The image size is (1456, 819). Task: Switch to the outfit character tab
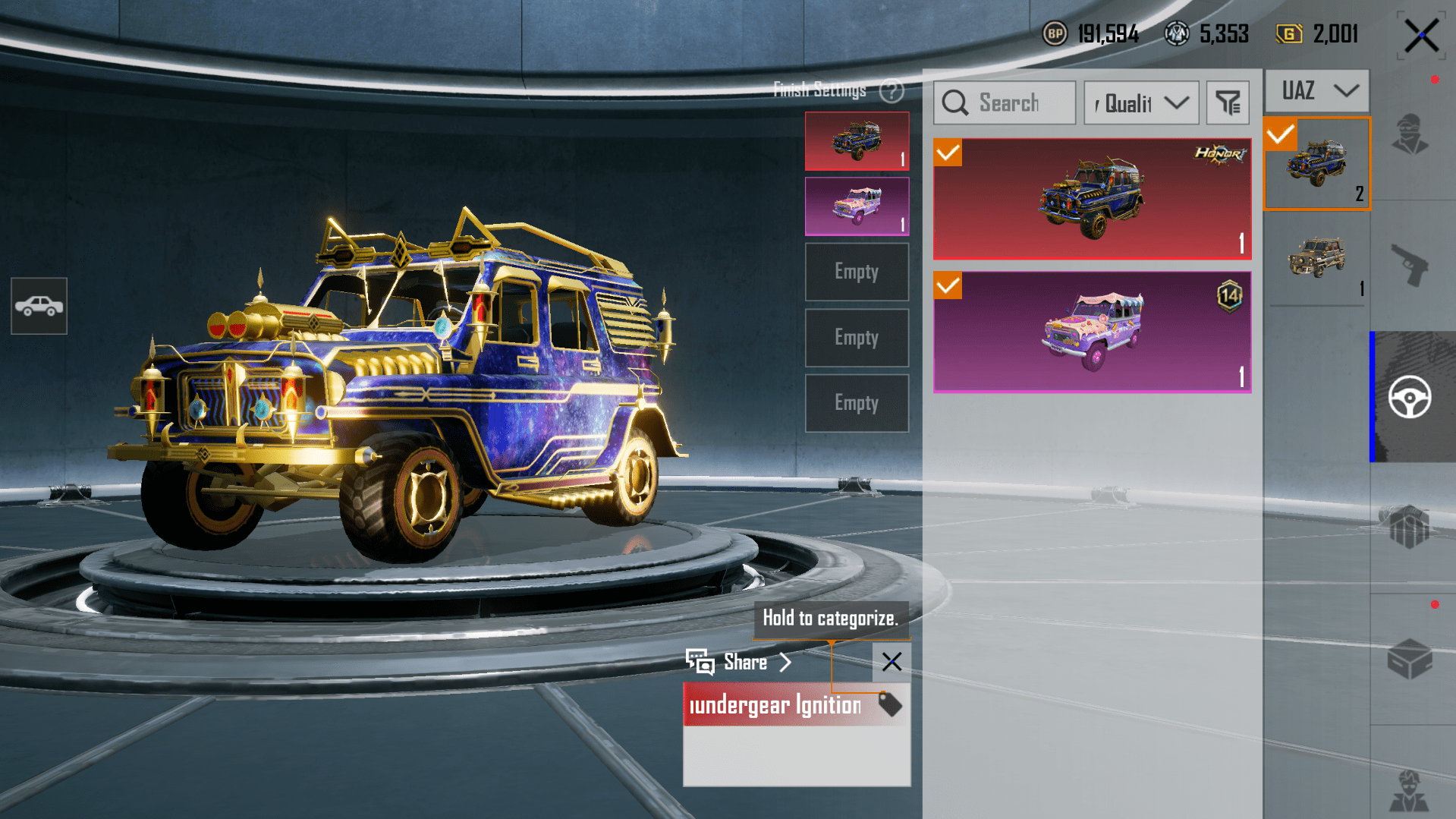pyautogui.click(x=1410, y=134)
